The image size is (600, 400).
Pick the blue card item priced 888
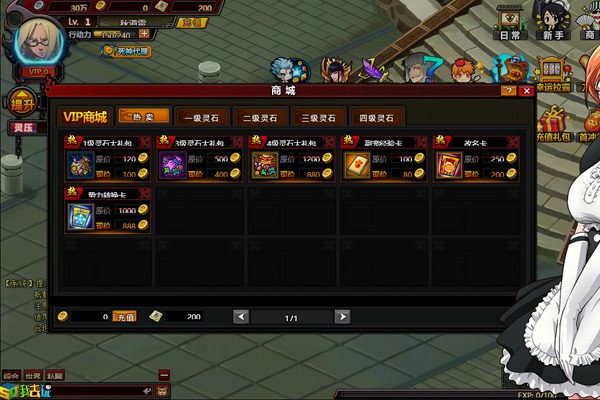(x=79, y=216)
